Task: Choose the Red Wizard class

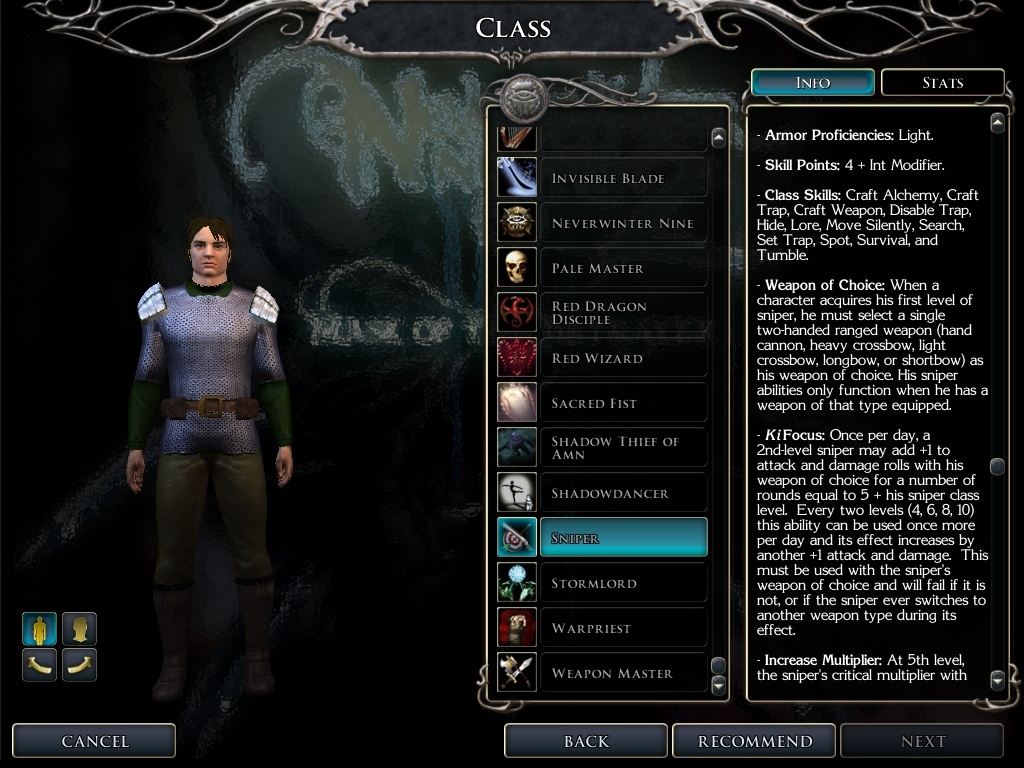Action: 622,358
